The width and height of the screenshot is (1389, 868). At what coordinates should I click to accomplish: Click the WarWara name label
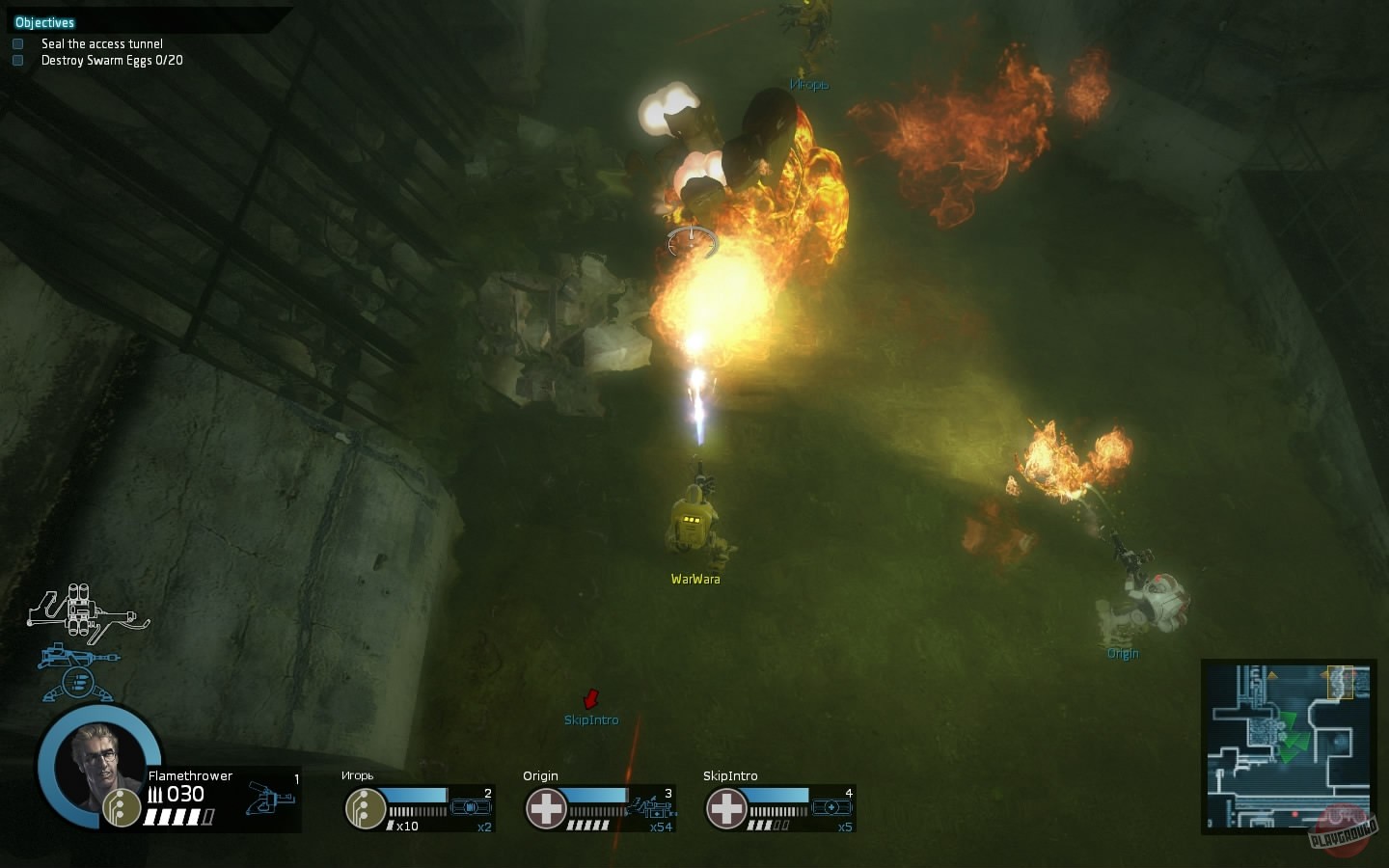coord(695,578)
